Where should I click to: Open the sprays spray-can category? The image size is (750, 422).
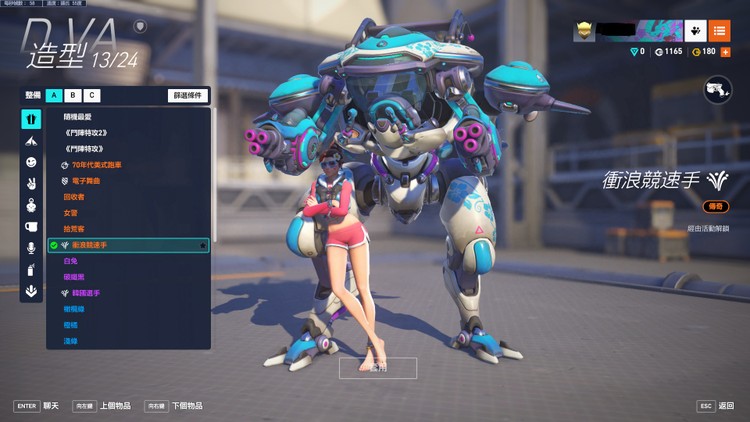click(31, 270)
